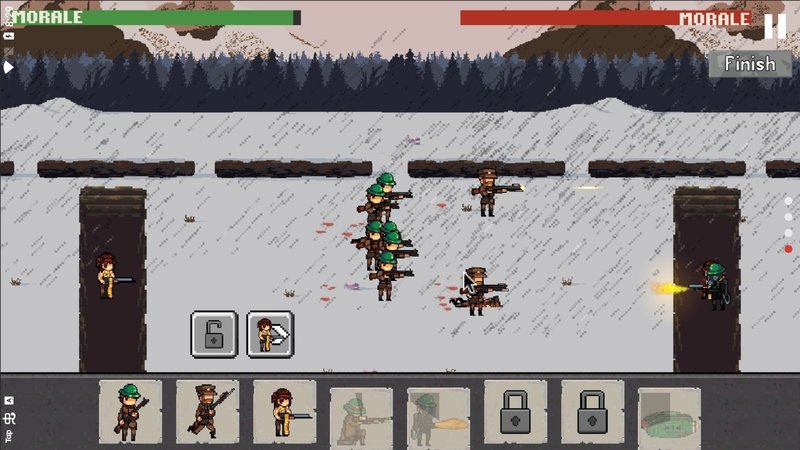Image resolution: width=800 pixels, height=450 pixels.
Task: Send the swordswoman forward with arrow button
Action: click(270, 333)
